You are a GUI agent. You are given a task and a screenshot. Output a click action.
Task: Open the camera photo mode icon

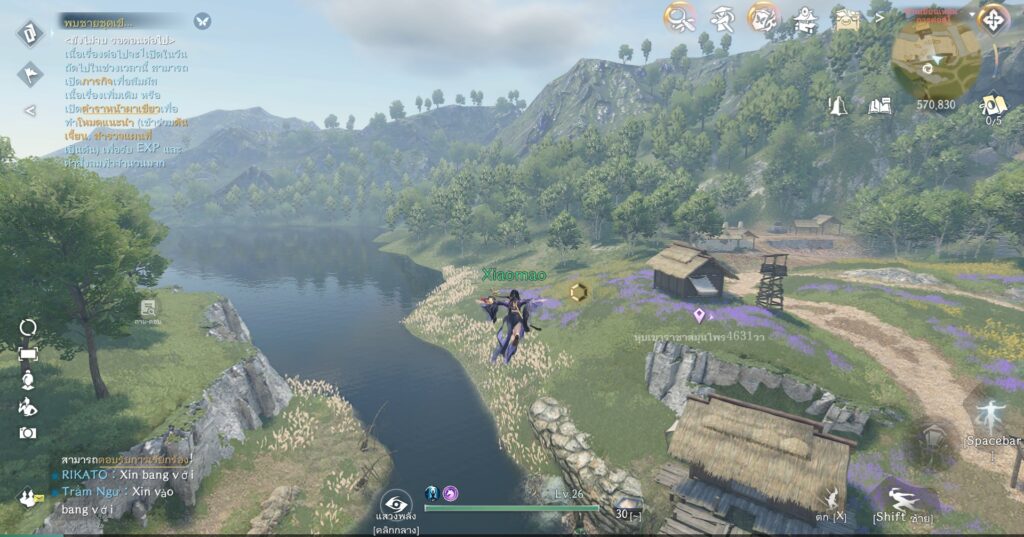[x=28, y=433]
